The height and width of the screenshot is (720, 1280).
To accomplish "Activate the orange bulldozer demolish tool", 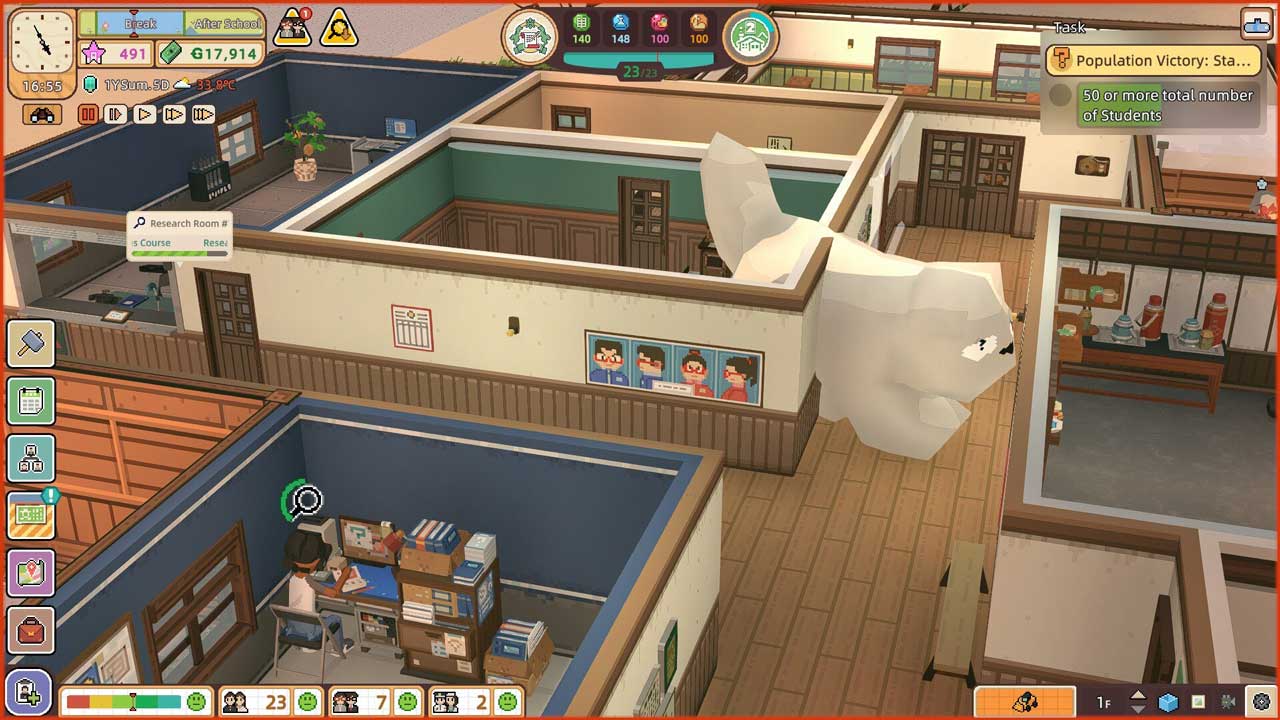I will click(1025, 701).
